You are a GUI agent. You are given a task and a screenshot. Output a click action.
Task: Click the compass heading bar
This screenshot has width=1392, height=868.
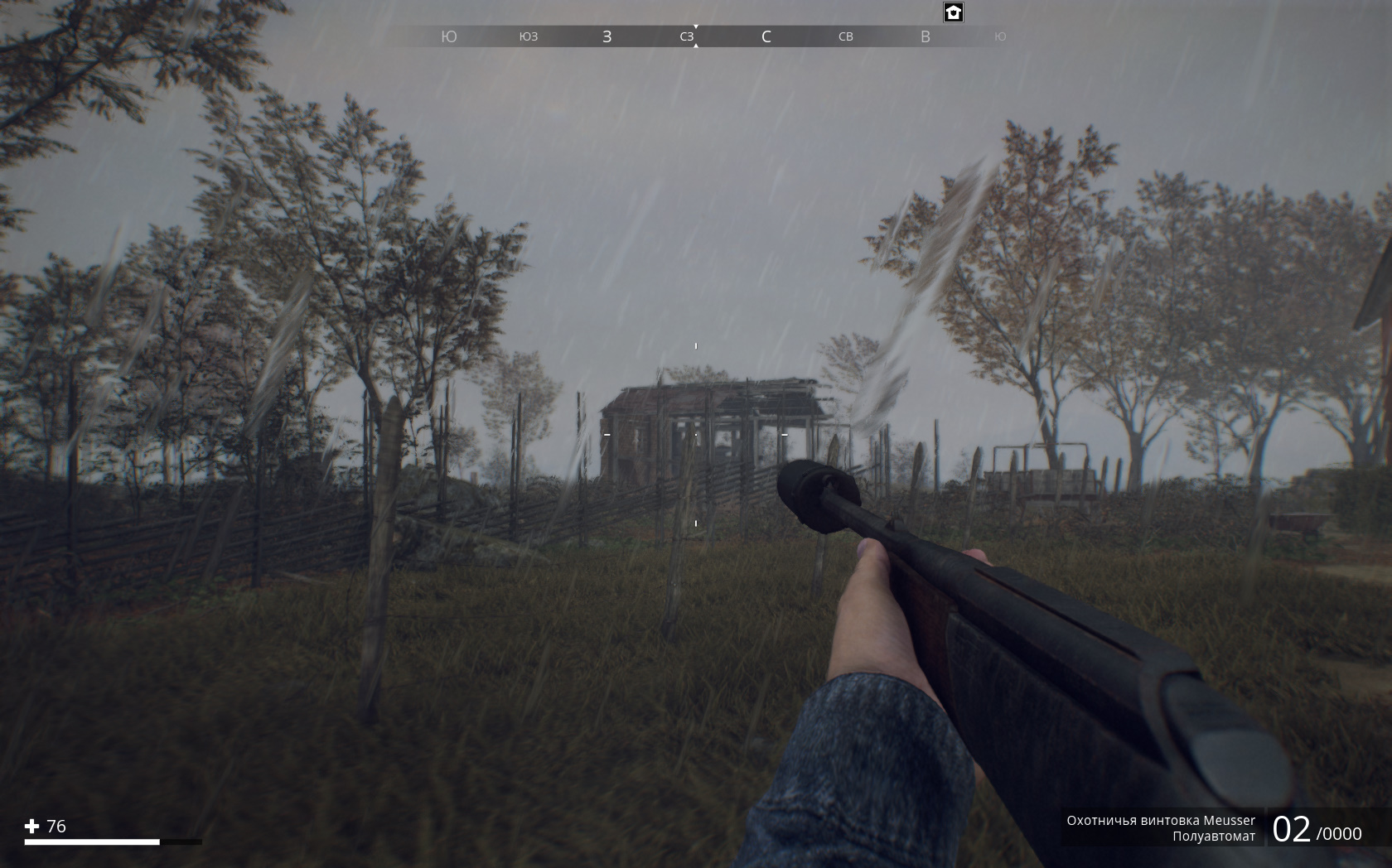coord(696,36)
